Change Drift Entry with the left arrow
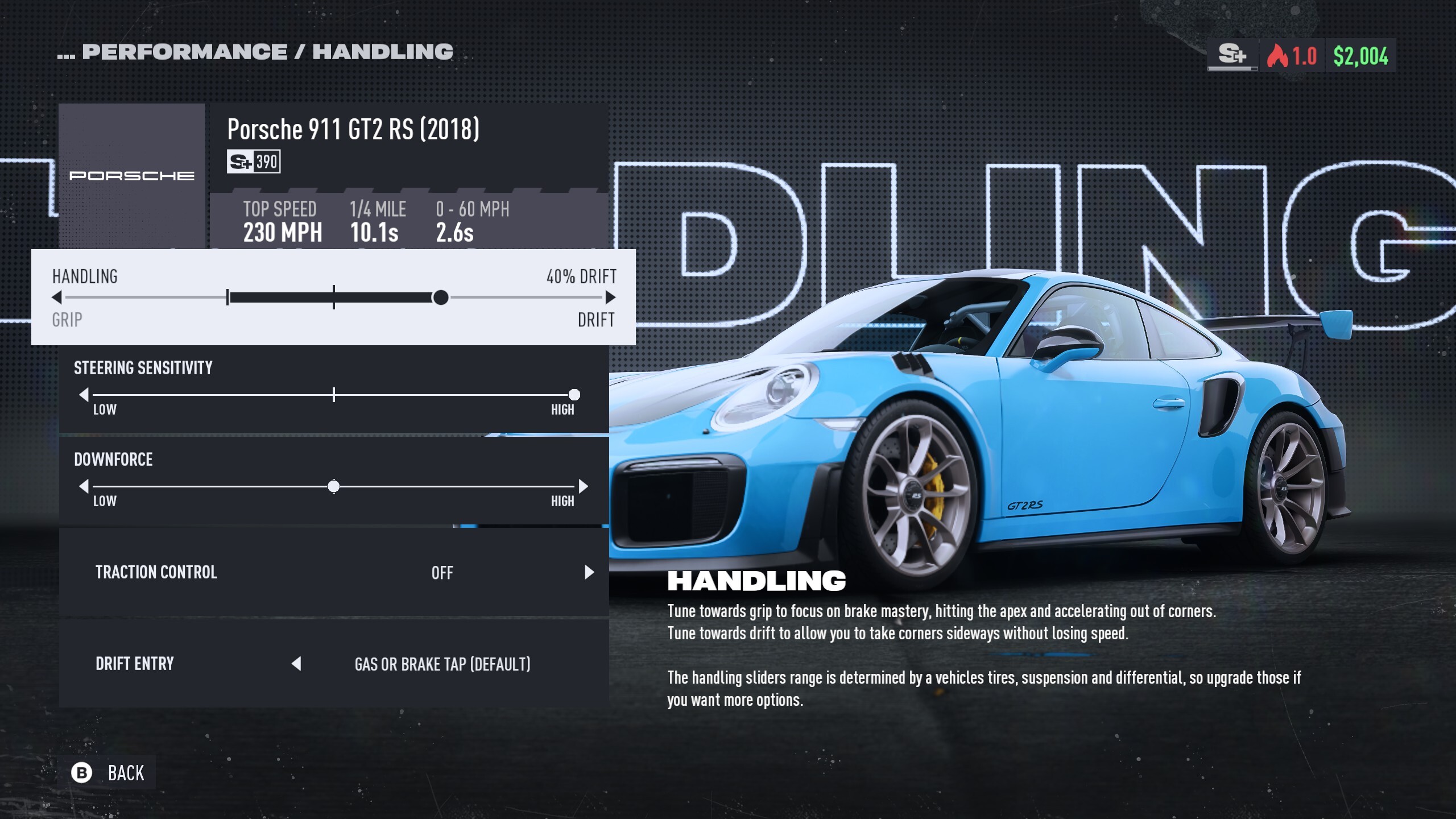 pos(296,664)
